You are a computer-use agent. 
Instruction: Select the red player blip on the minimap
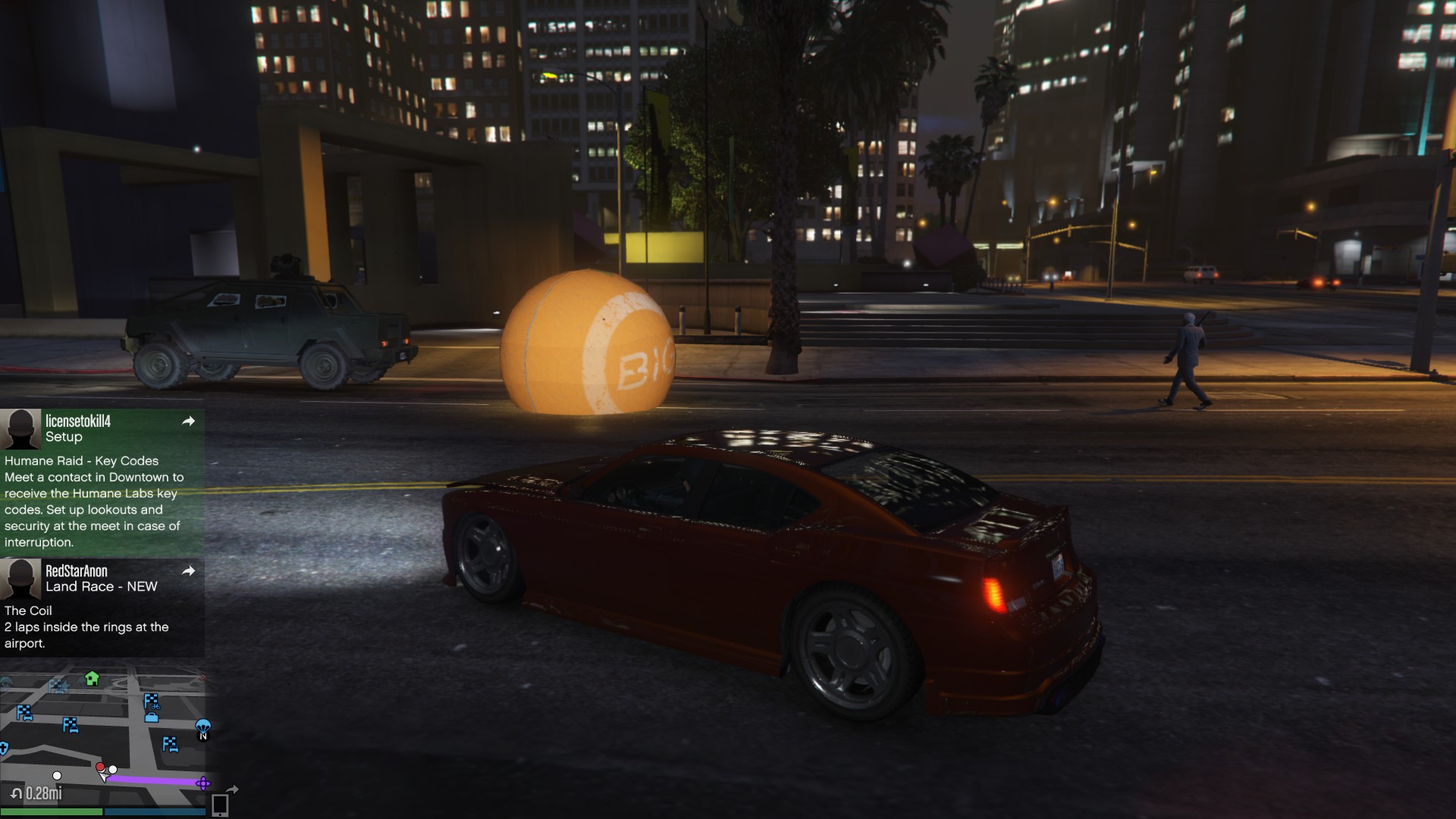100,767
